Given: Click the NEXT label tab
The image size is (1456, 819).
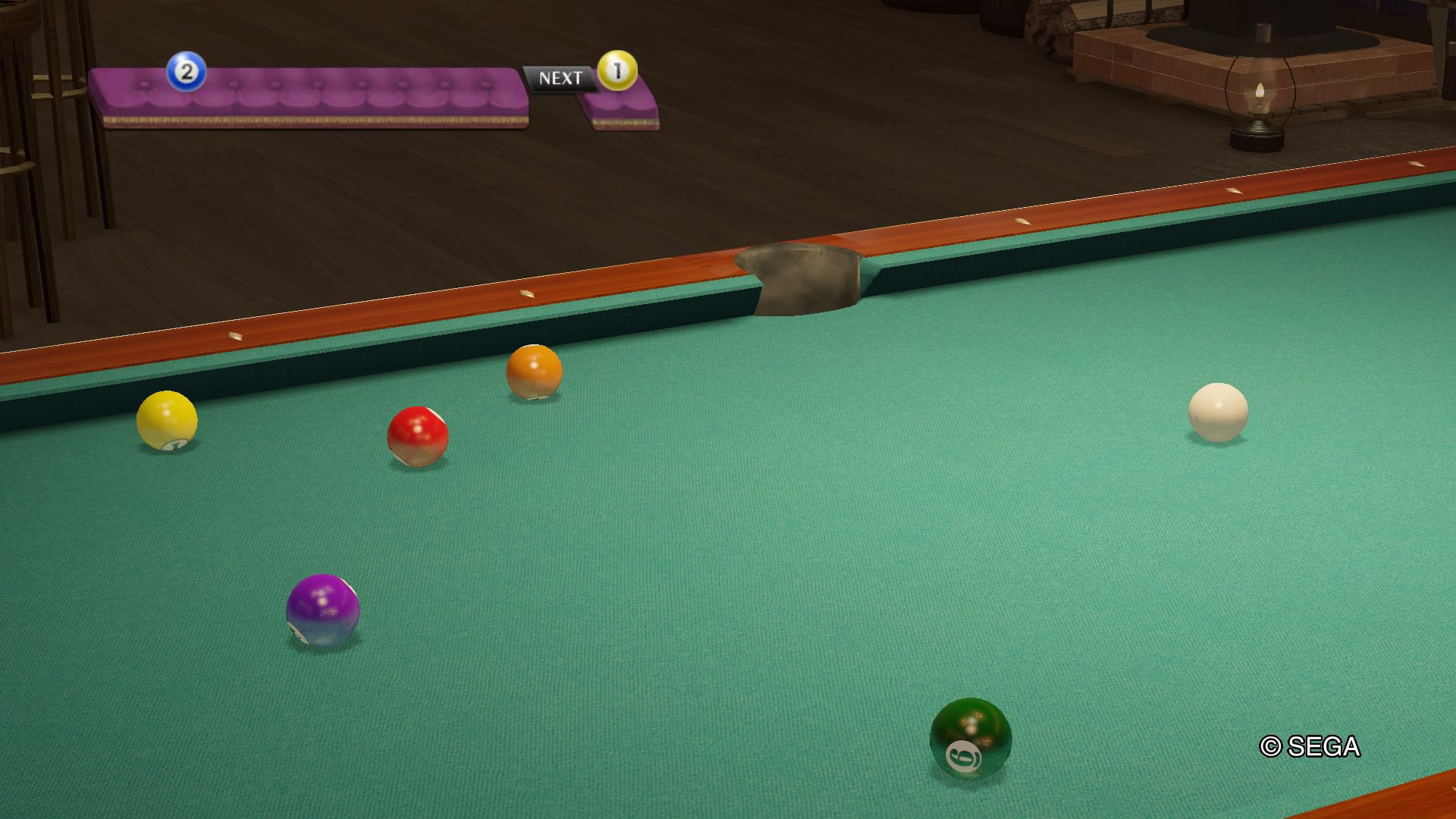Looking at the screenshot, I should (560, 77).
